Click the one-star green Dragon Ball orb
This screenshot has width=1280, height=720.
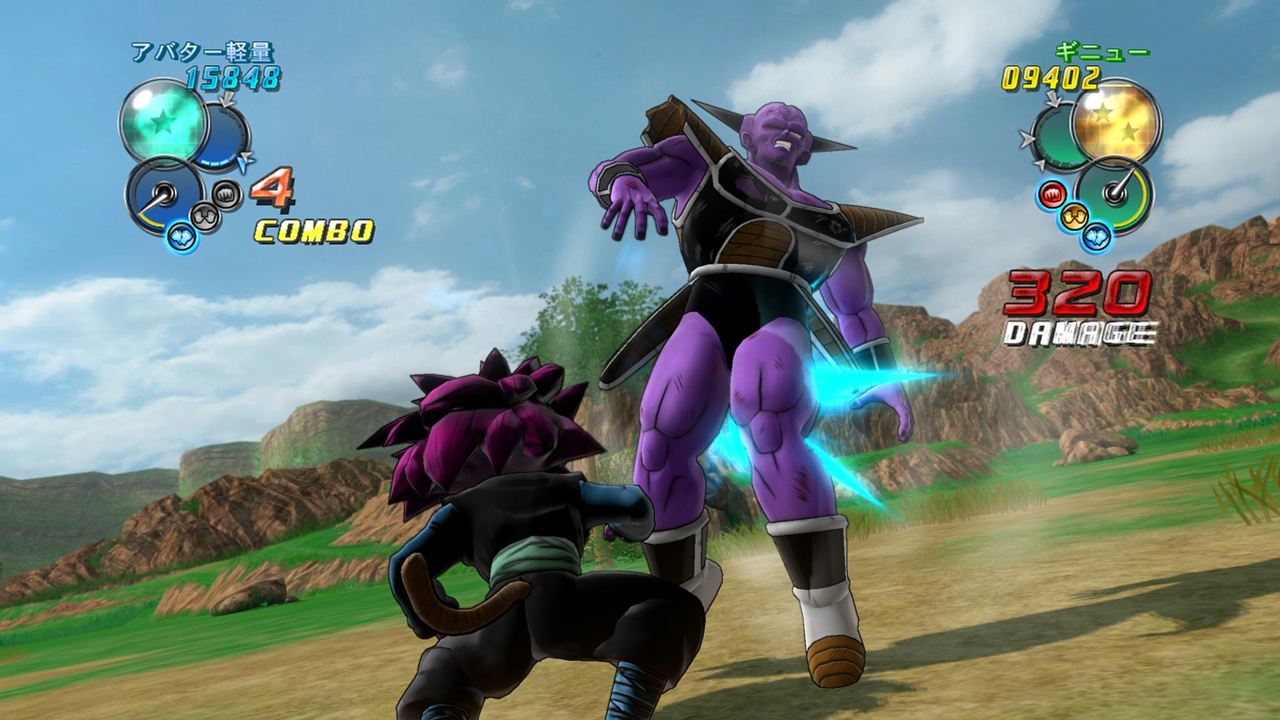[x=164, y=122]
